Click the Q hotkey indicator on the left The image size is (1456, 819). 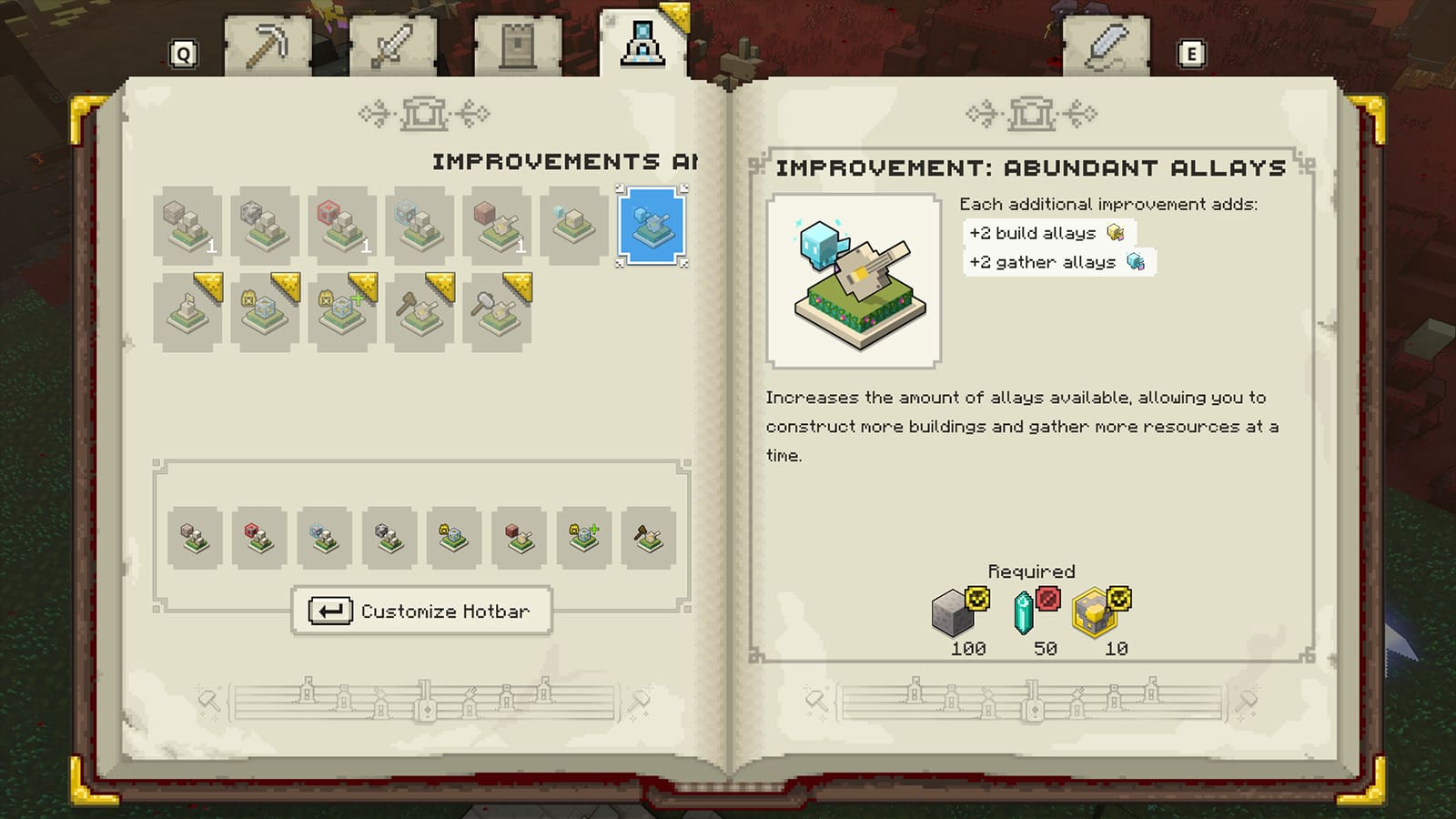(x=182, y=55)
